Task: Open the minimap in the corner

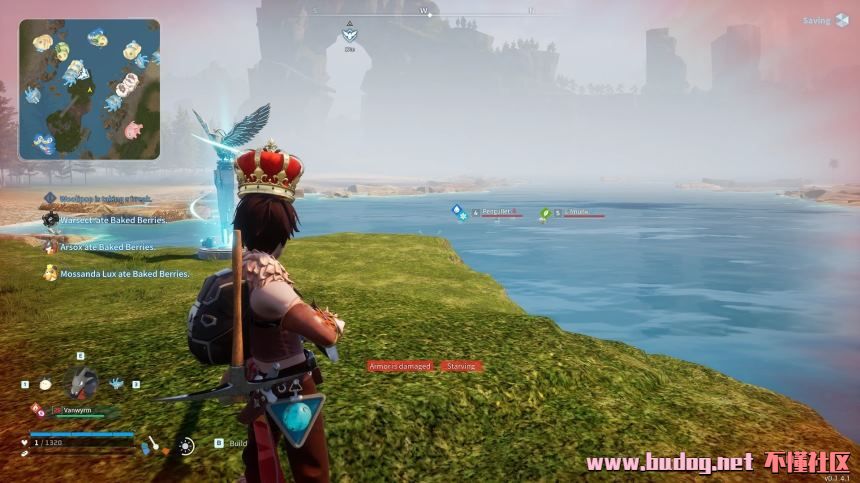Action: coord(89,89)
